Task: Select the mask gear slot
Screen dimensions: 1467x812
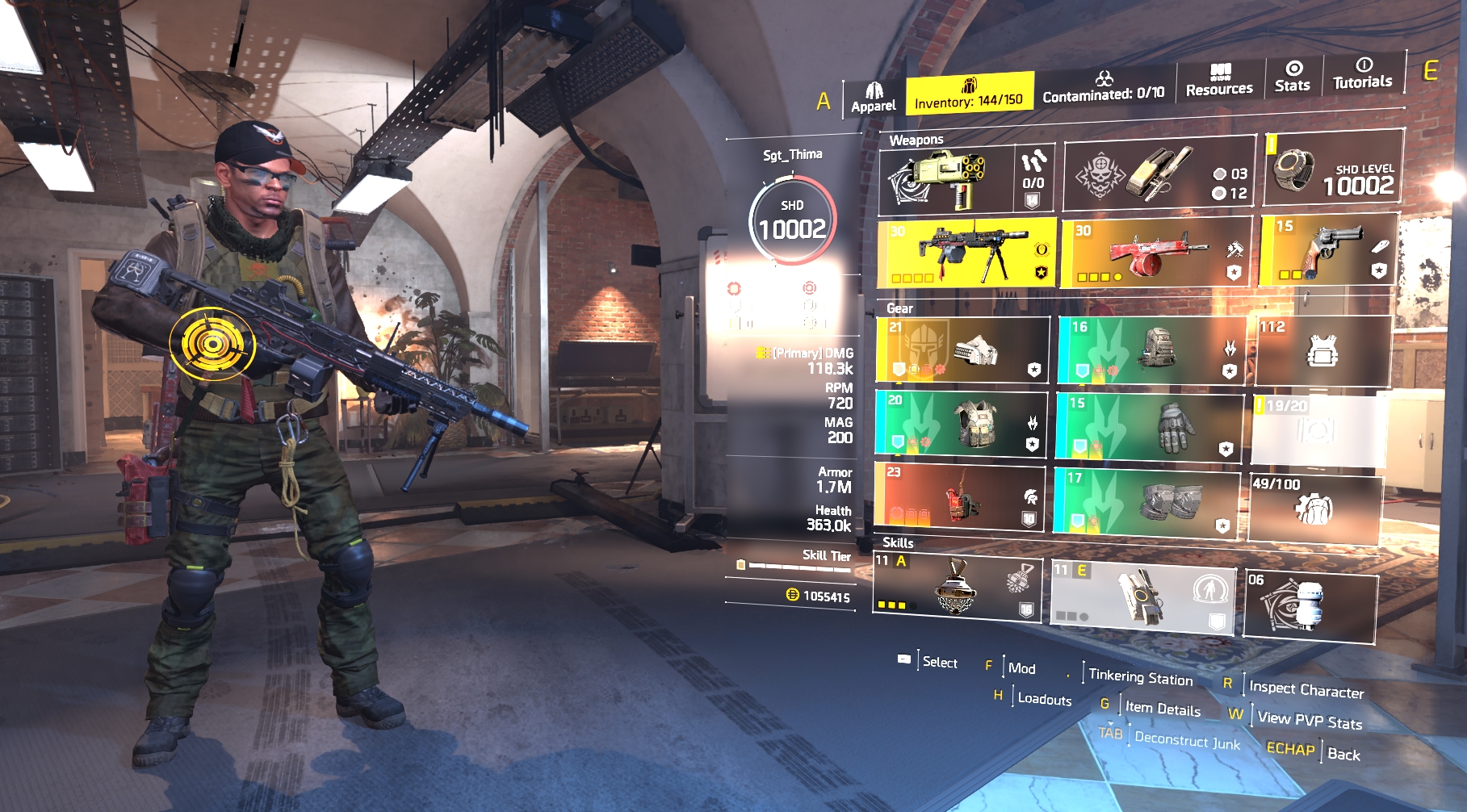Action: pyautogui.click(x=962, y=349)
